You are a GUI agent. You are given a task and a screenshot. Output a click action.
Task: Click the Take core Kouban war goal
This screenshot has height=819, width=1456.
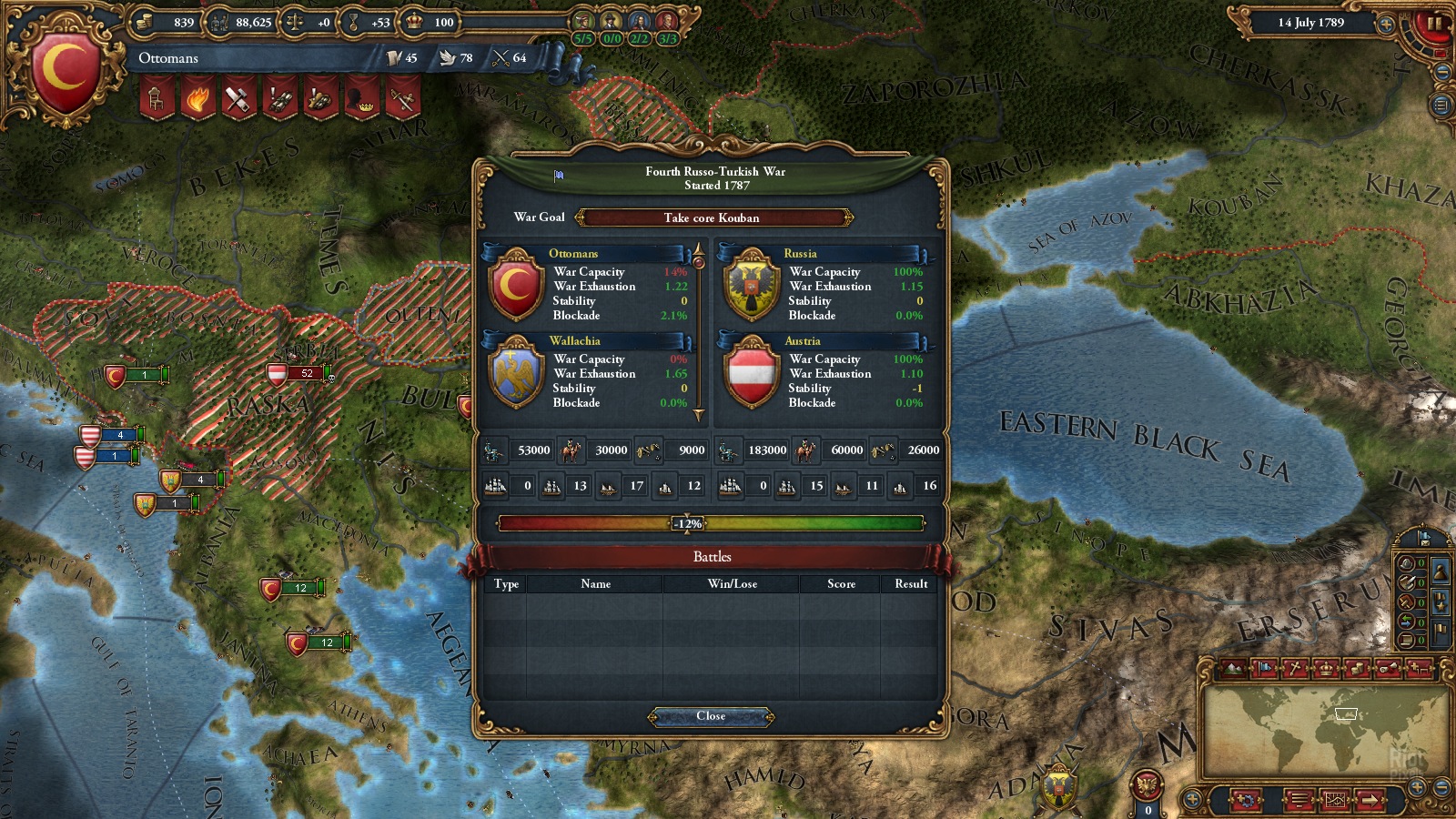click(x=712, y=217)
